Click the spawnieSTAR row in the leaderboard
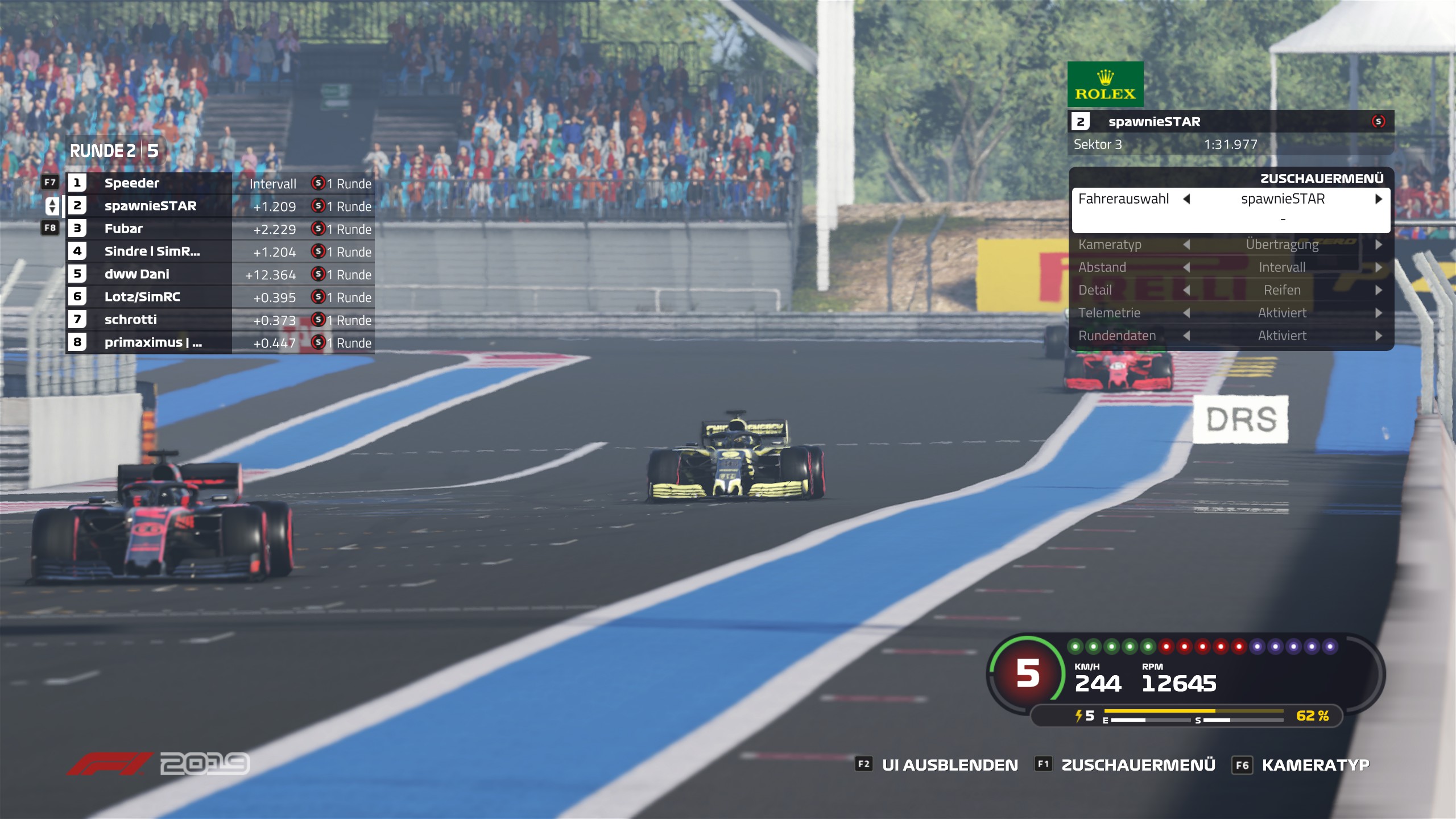Viewport: 1456px width, 819px height. (x=150, y=206)
